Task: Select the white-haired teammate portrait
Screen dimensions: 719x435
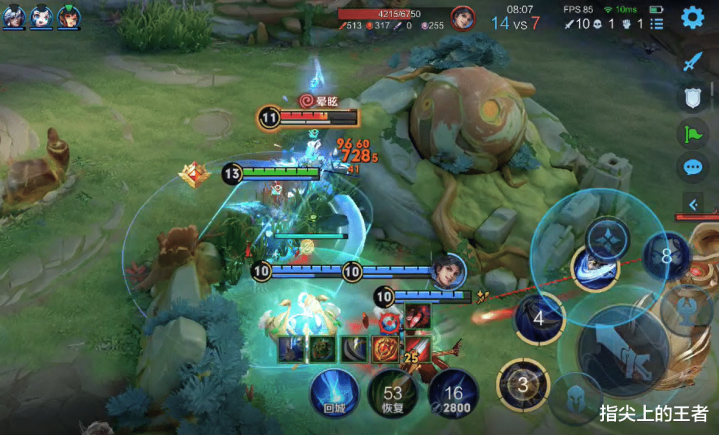Action: (x=14, y=17)
